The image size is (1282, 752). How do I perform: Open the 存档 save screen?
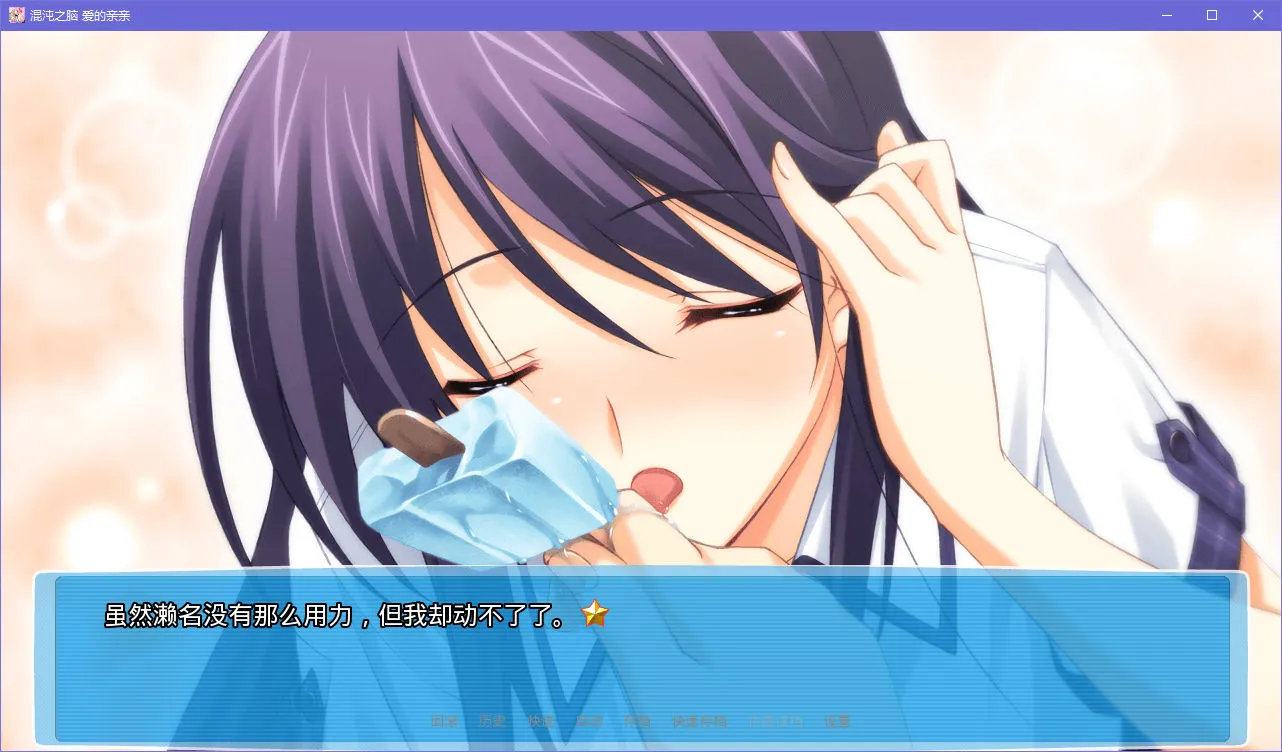[638, 719]
